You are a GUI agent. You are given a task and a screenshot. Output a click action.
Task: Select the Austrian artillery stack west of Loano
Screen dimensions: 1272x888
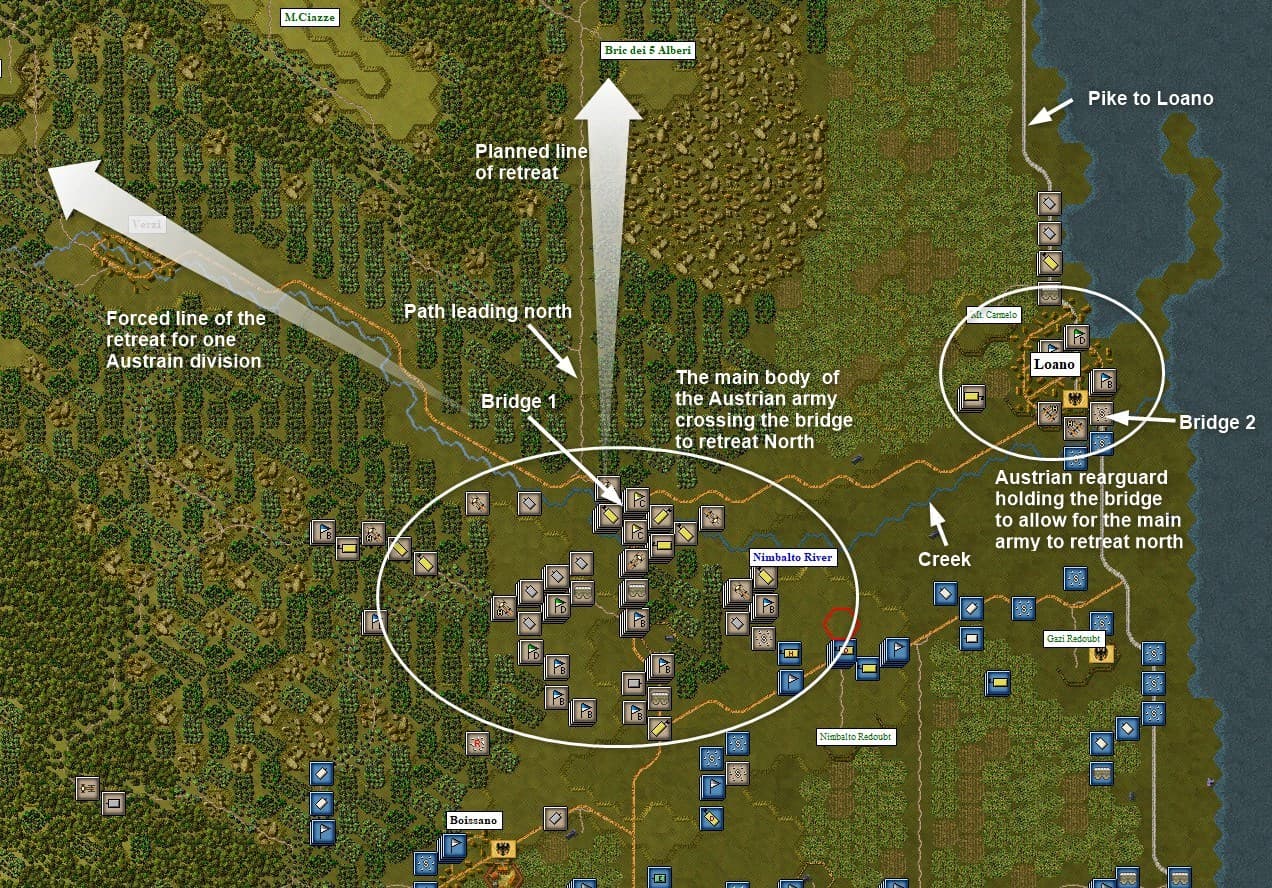coord(971,399)
